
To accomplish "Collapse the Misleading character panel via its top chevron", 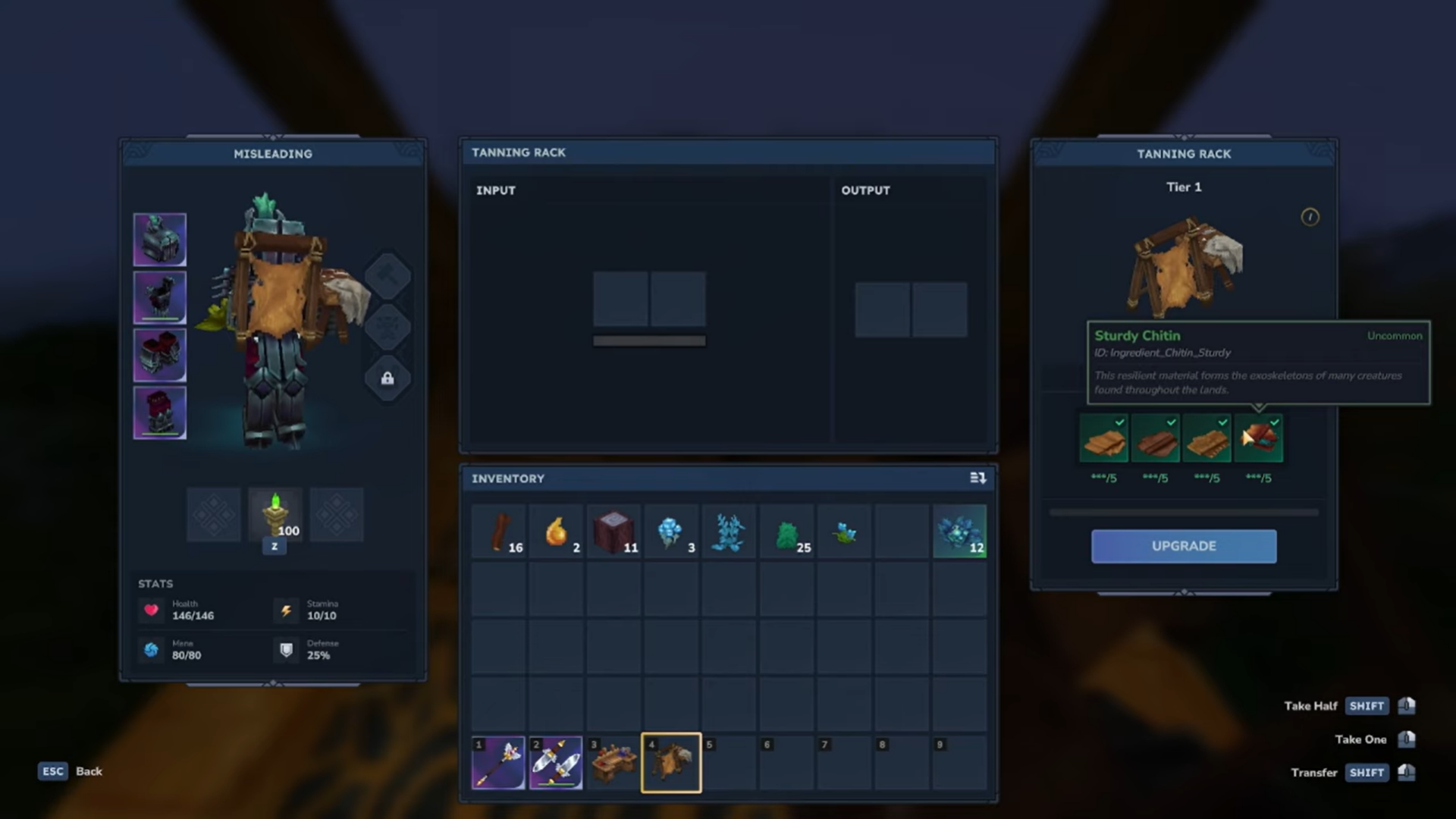I will 273,139.
